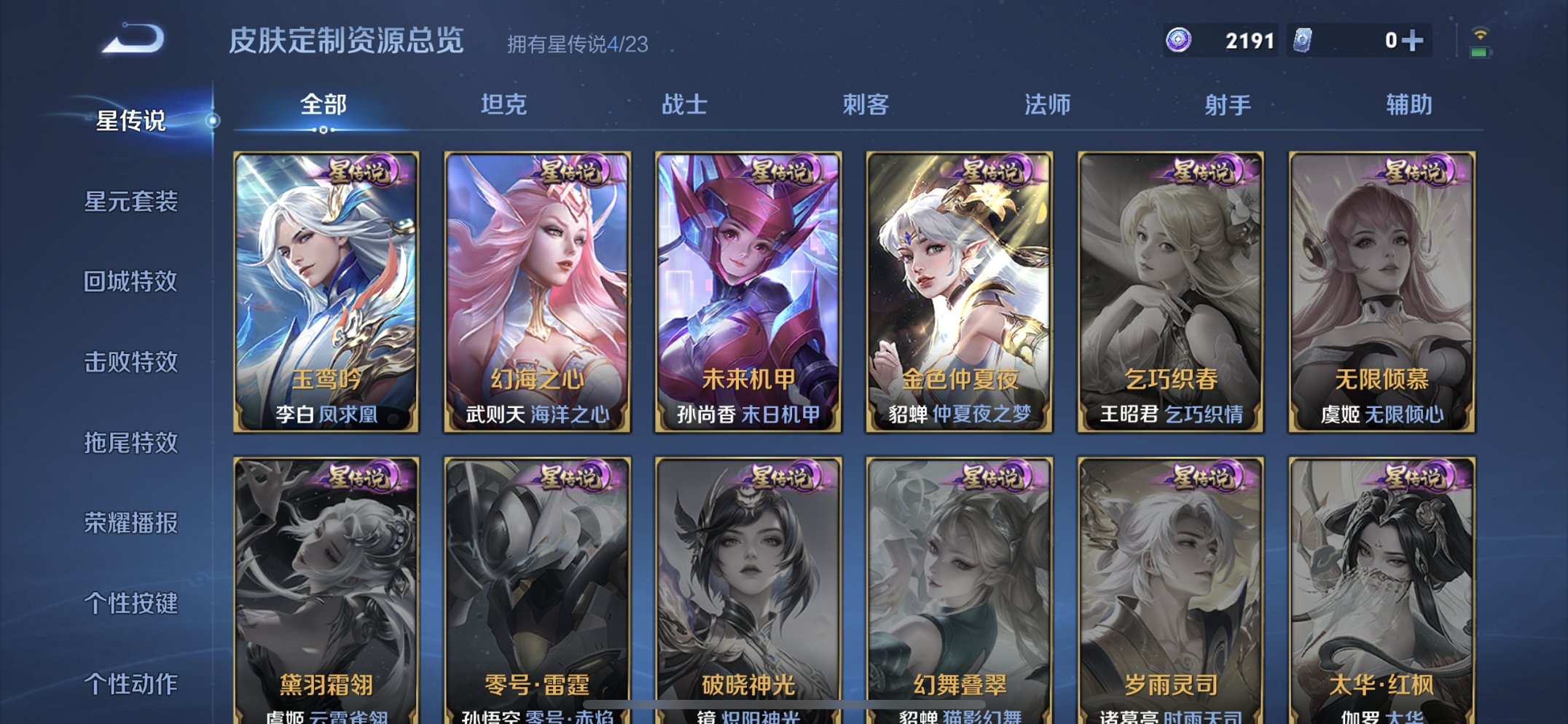Switch to the 坦克 tab
1568x724 pixels.
coord(506,105)
